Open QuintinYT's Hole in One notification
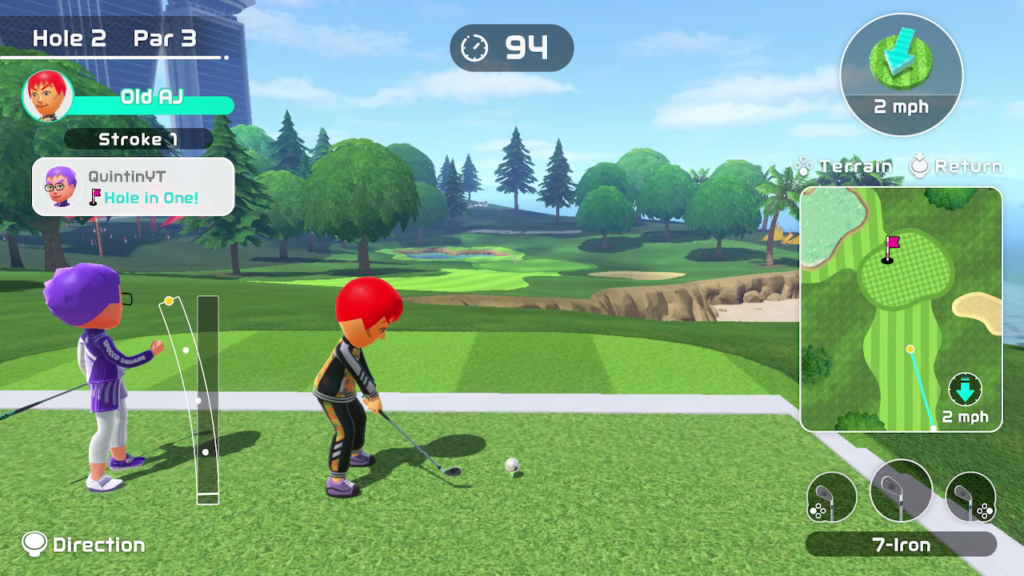The width and height of the screenshot is (1024, 576). tap(133, 187)
